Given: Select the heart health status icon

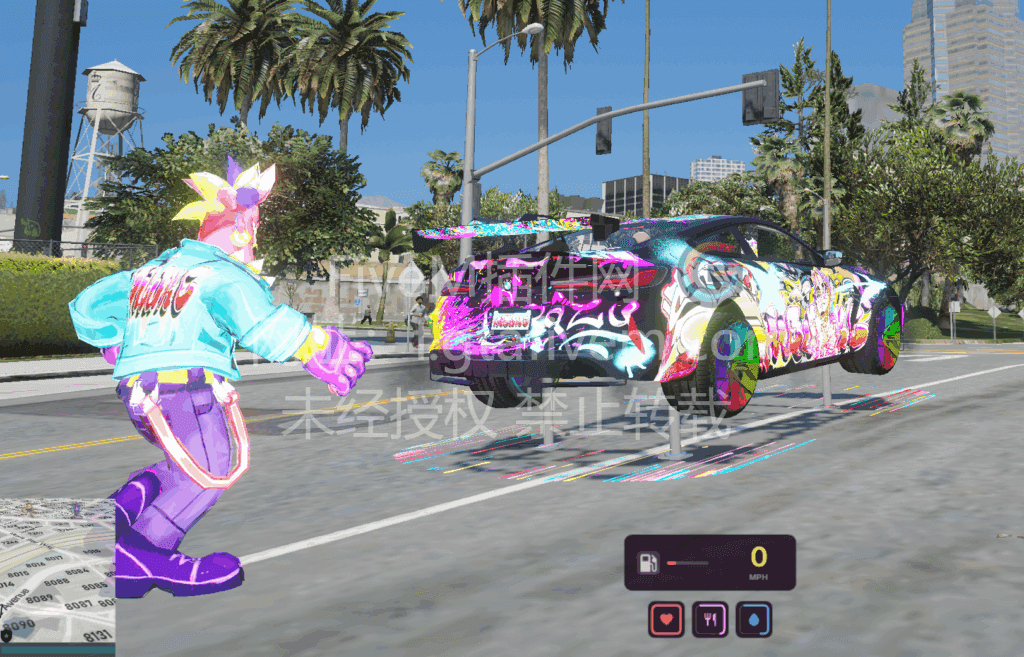Looking at the screenshot, I should pyautogui.click(x=666, y=620).
